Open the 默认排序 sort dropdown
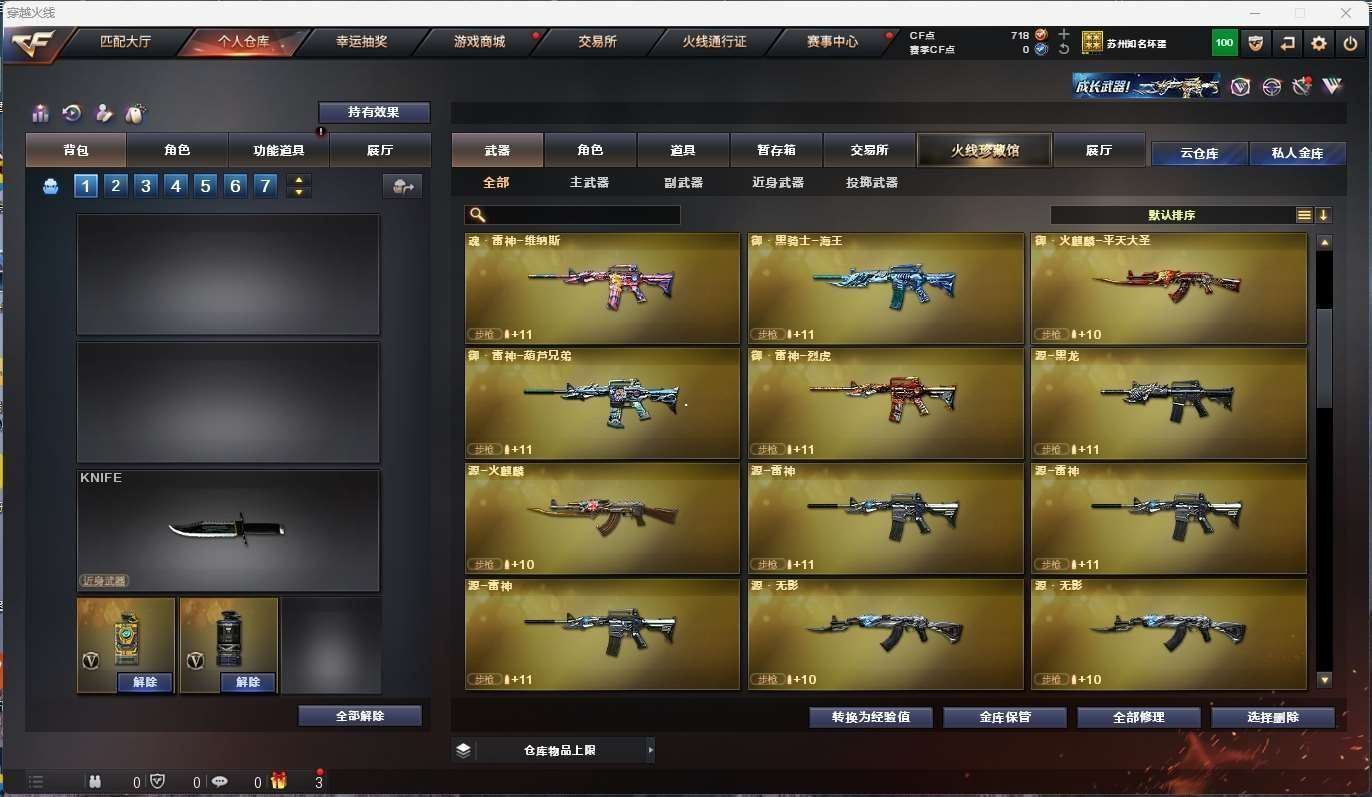 [x=1172, y=215]
